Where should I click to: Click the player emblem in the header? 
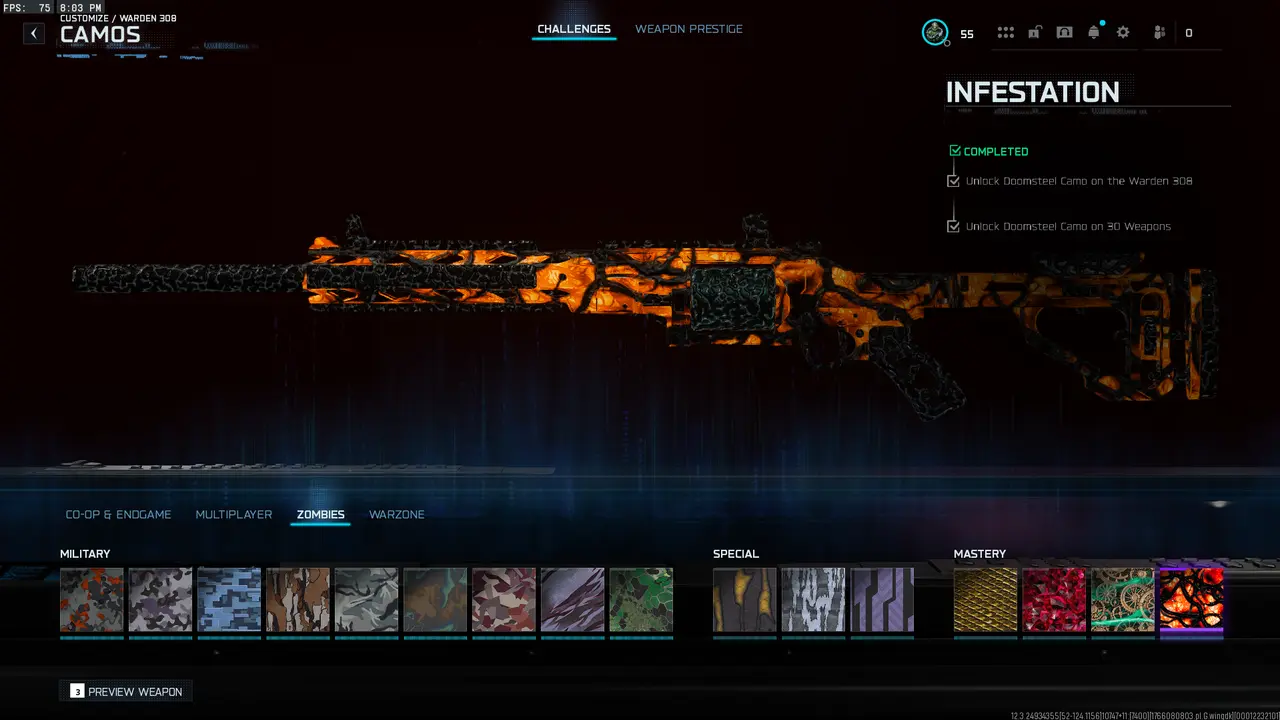(935, 31)
